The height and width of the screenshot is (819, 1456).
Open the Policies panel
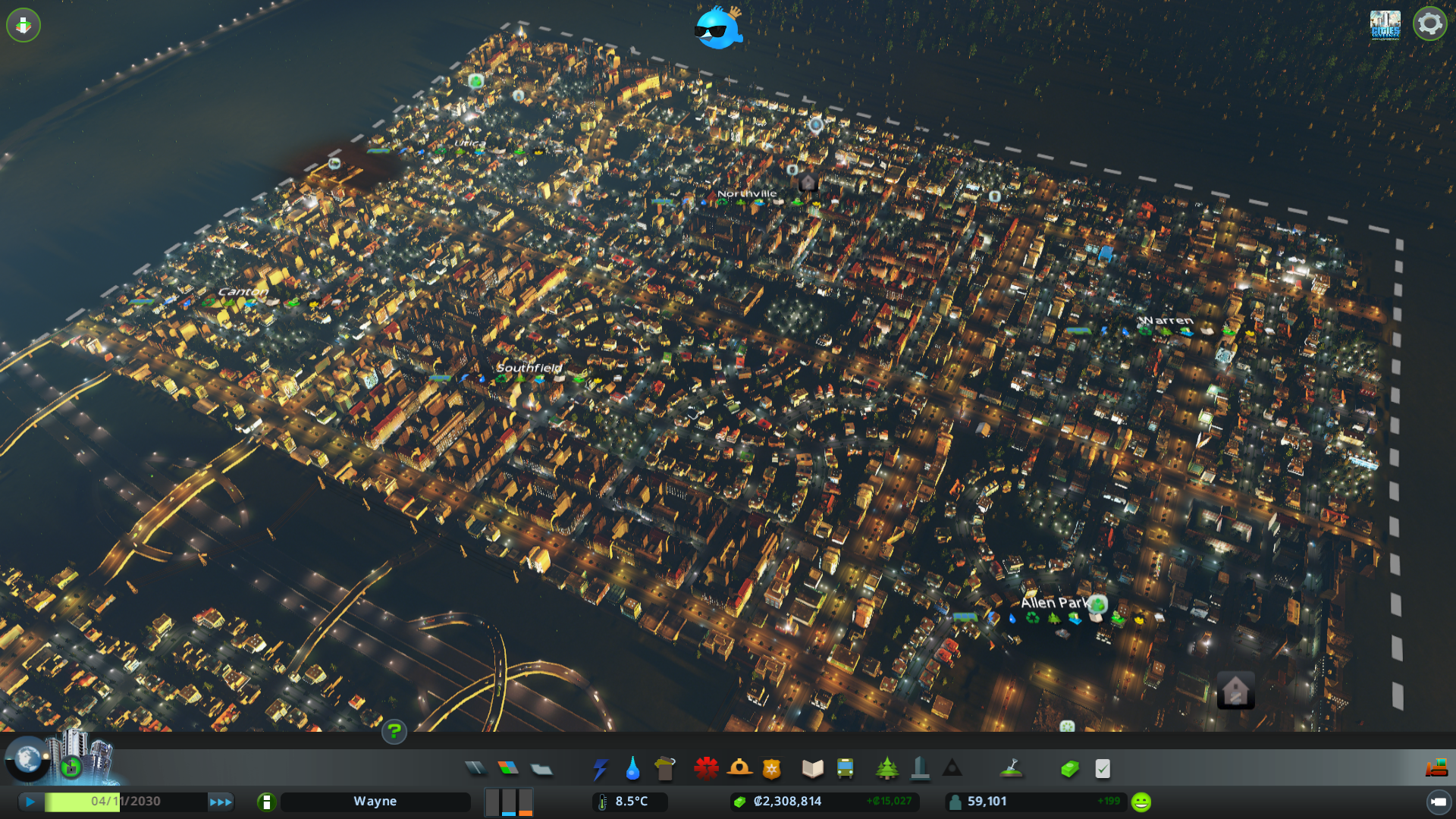tap(1102, 768)
